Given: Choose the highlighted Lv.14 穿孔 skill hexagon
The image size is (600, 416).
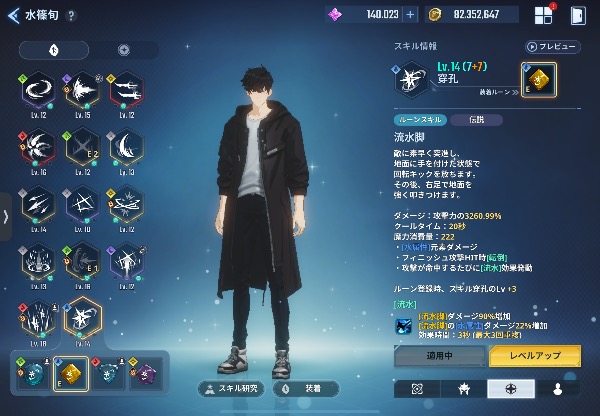Looking at the screenshot, I should [x=83, y=318].
